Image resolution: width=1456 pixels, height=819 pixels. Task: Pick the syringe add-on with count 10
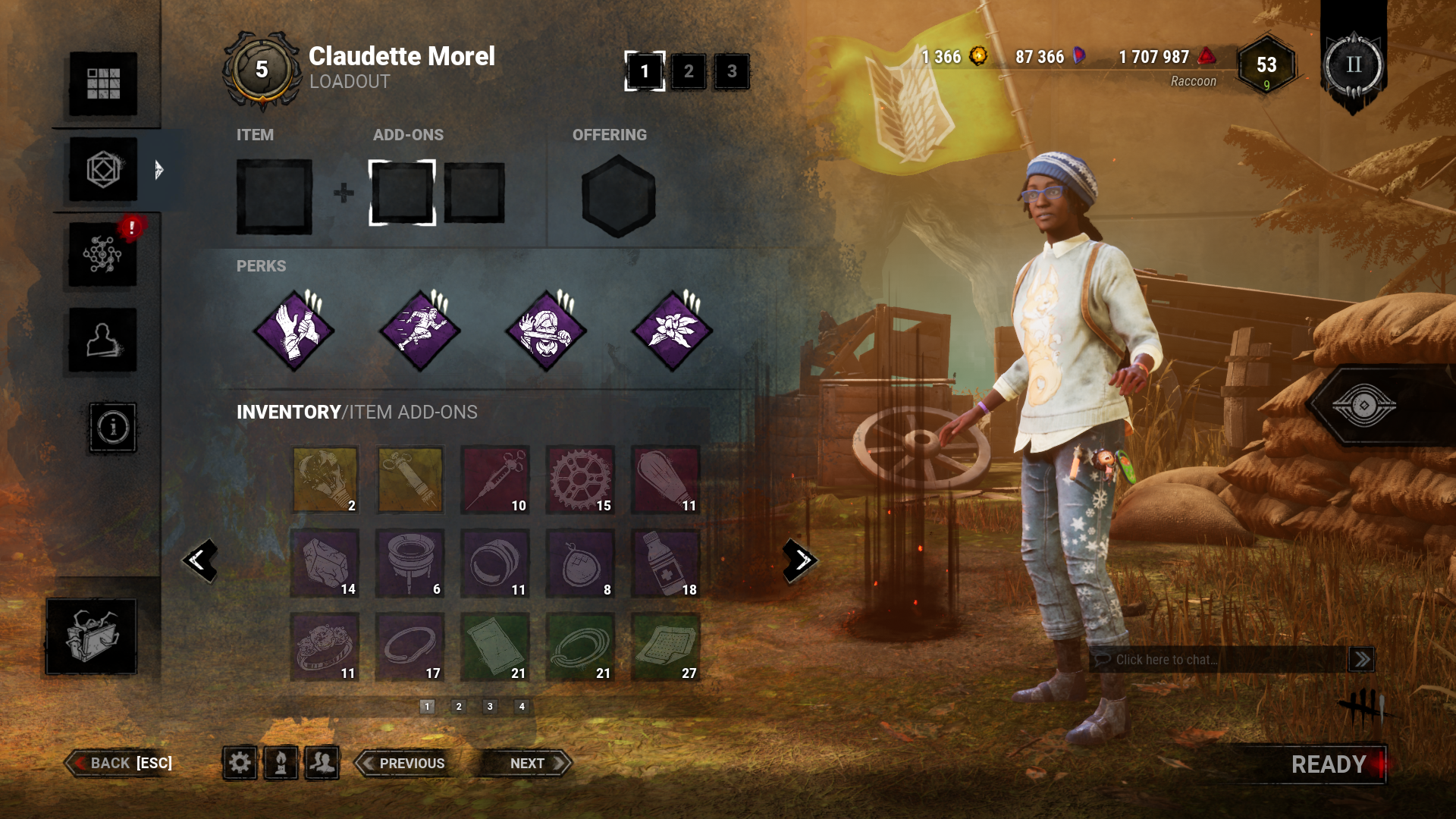click(x=495, y=480)
